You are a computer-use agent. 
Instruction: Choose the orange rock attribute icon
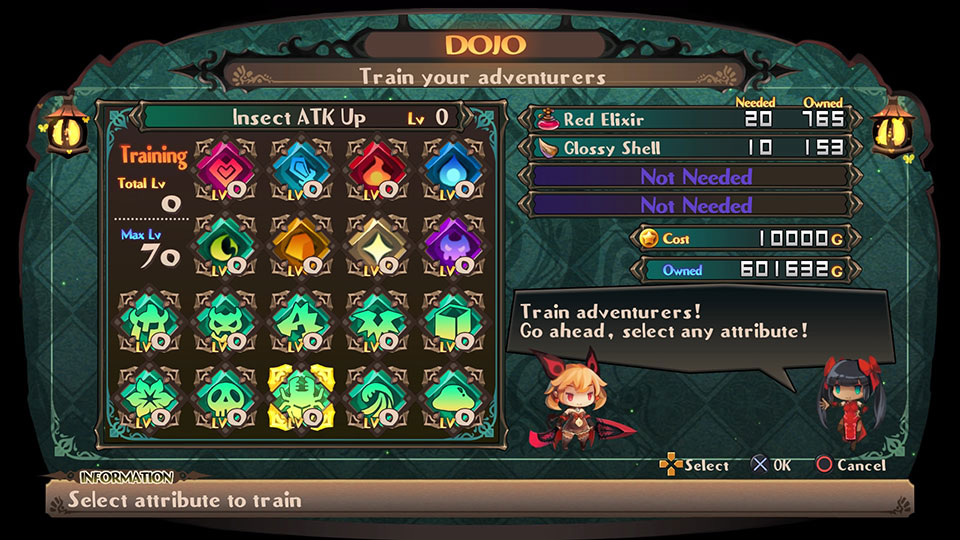pos(298,243)
